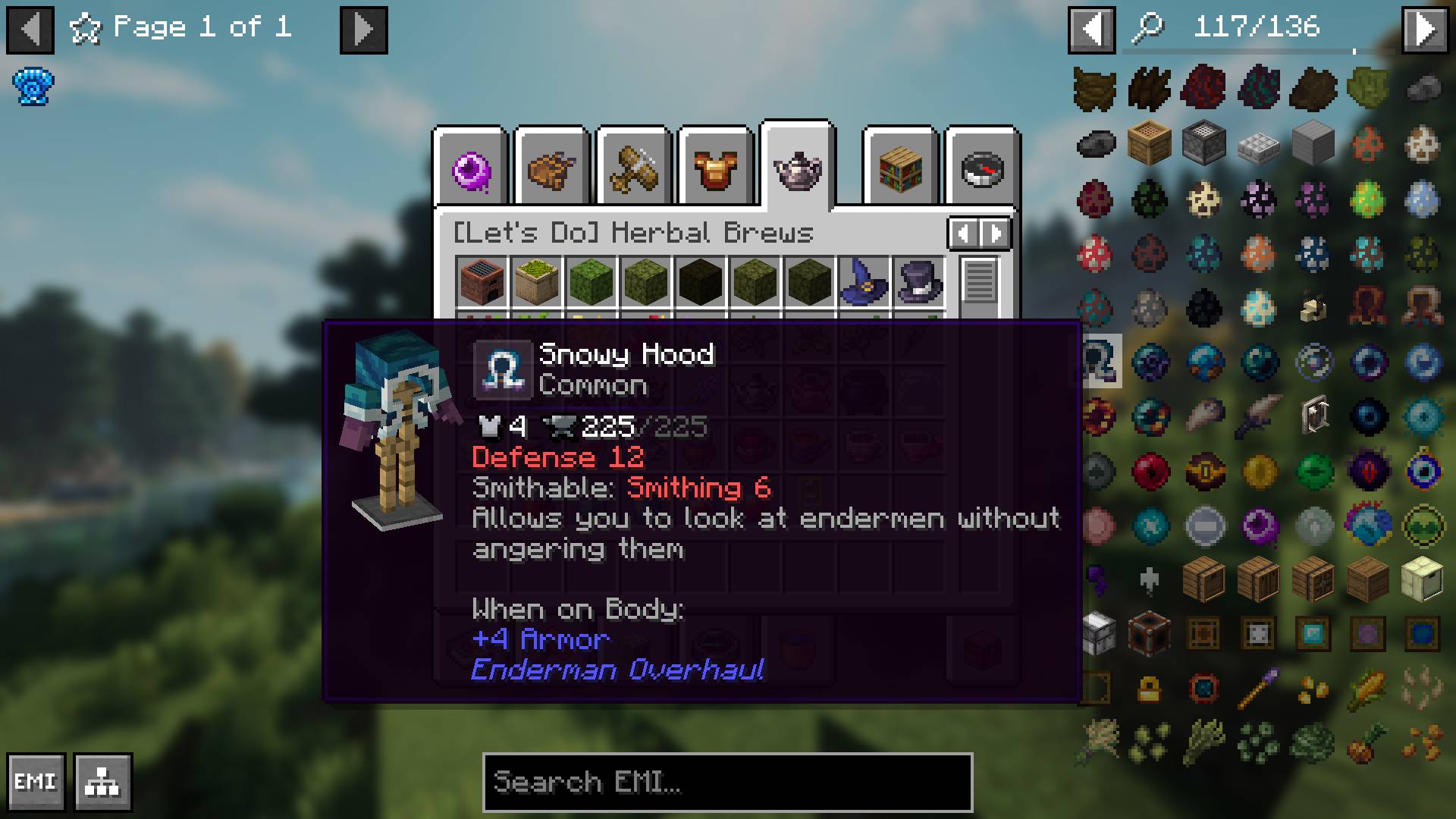This screenshot has height=819, width=1456.
Task: Select the blue witch hat in Herbal Brews row
Action: pos(863,282)
